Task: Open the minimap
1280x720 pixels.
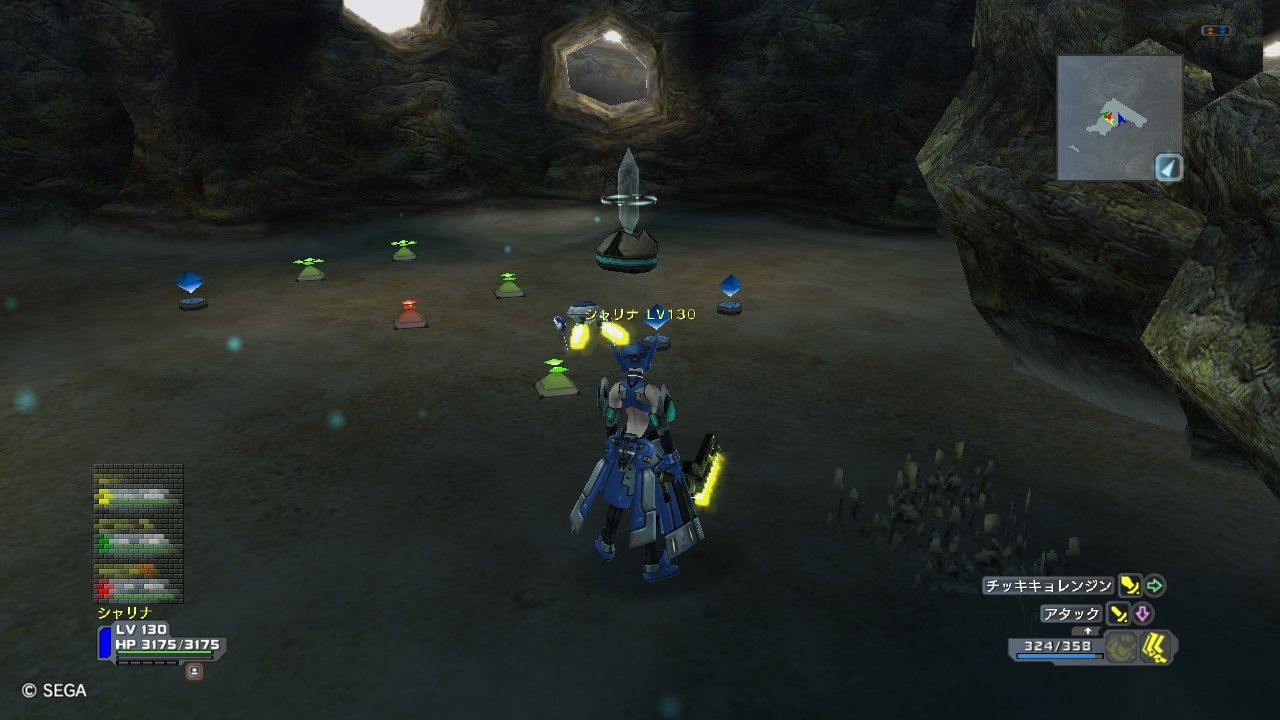Action: (x=1119, y=117)
